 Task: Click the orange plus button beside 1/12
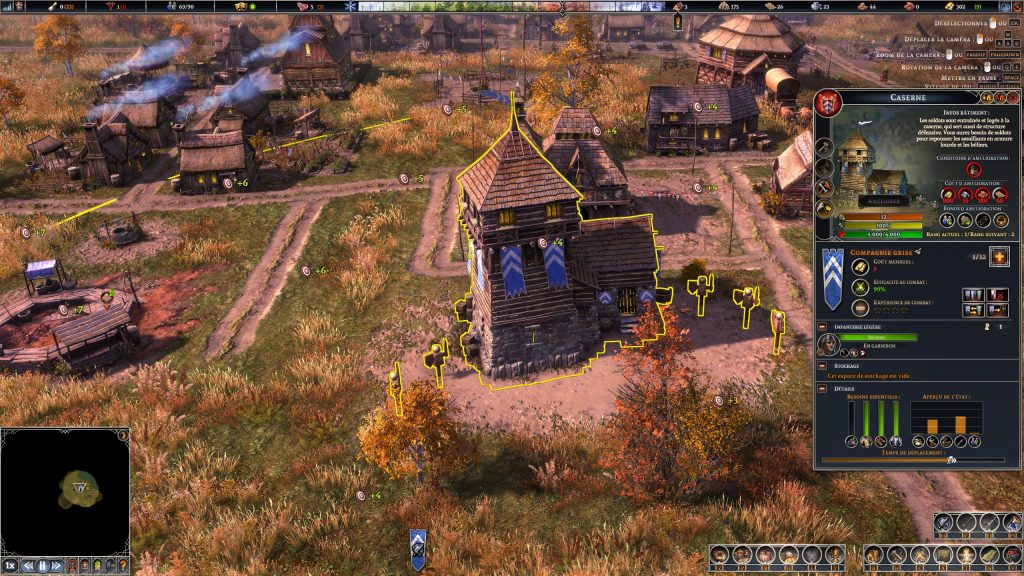pyautogui.click(x=998, y=258)
